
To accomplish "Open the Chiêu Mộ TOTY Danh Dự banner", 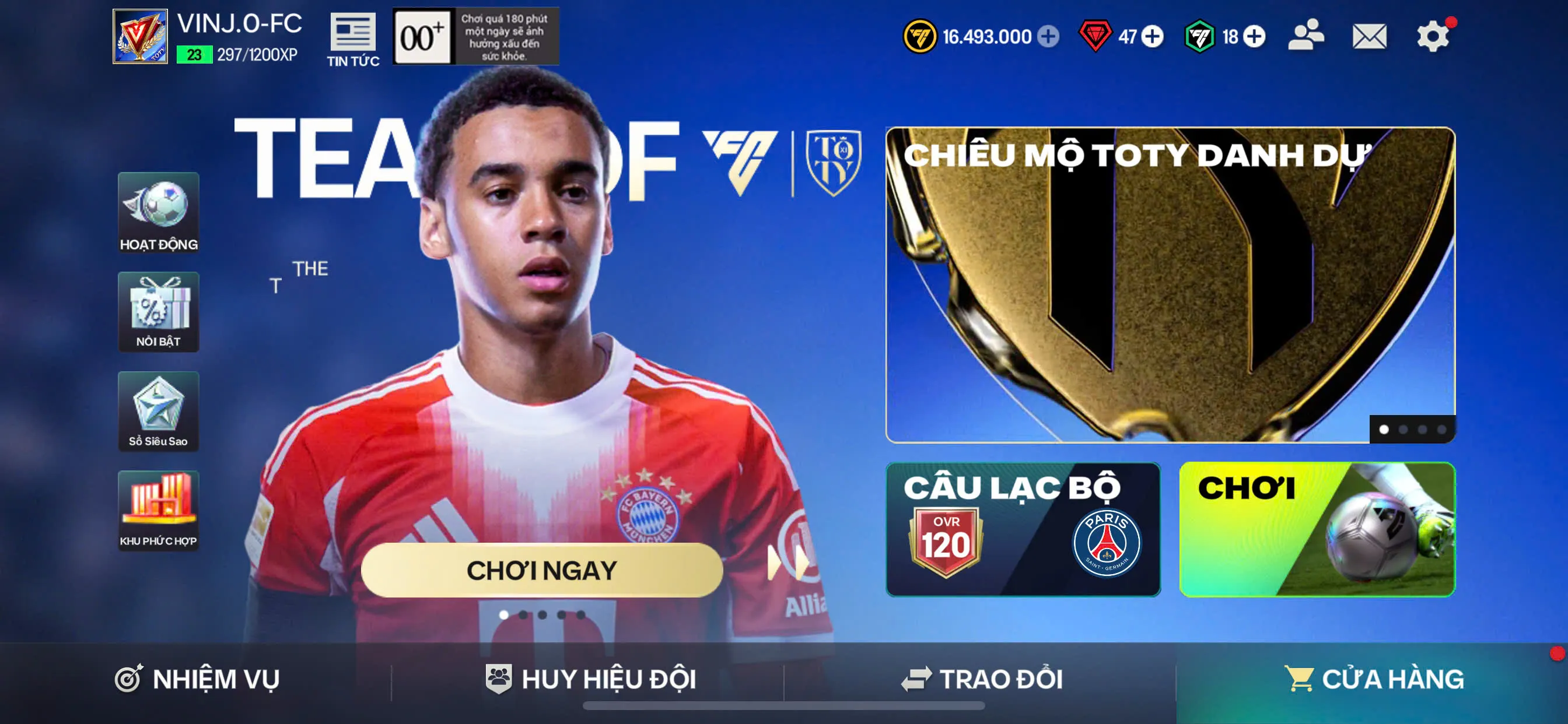I will coord(1170,284).
